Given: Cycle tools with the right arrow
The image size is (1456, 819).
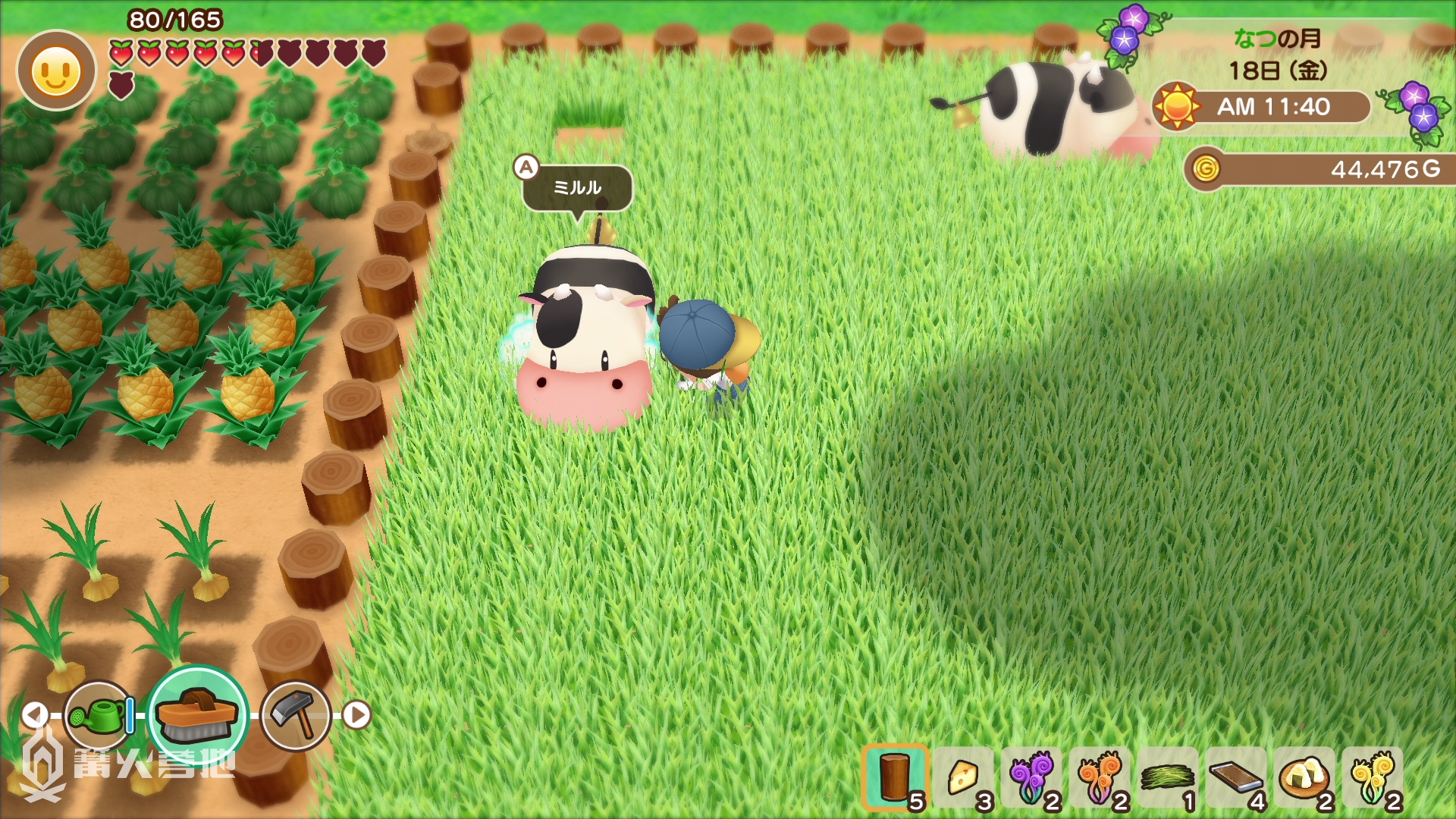Looking at the screenshot, I should pos(356,714).
